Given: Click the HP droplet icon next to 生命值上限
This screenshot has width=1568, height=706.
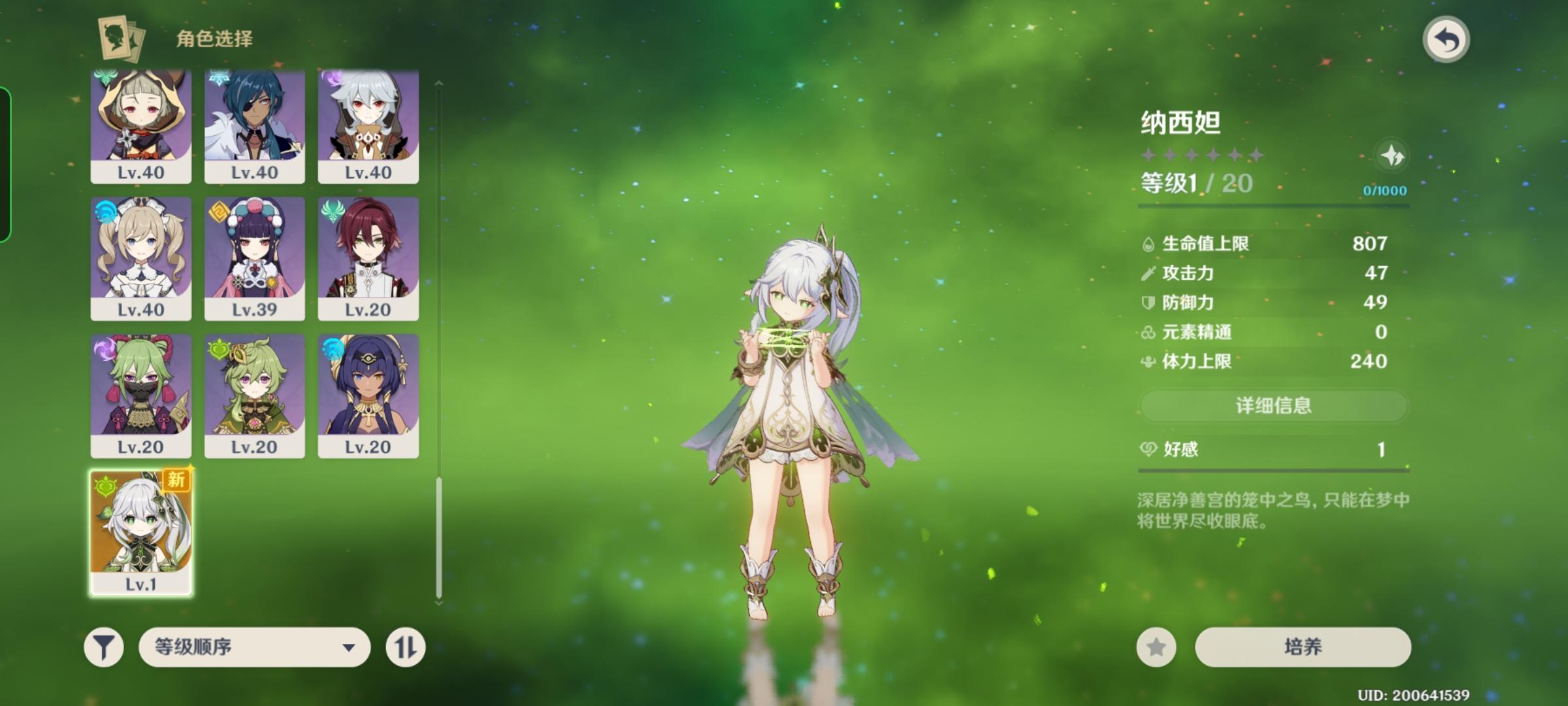Looking at the screenshot, I should 1149,243.
